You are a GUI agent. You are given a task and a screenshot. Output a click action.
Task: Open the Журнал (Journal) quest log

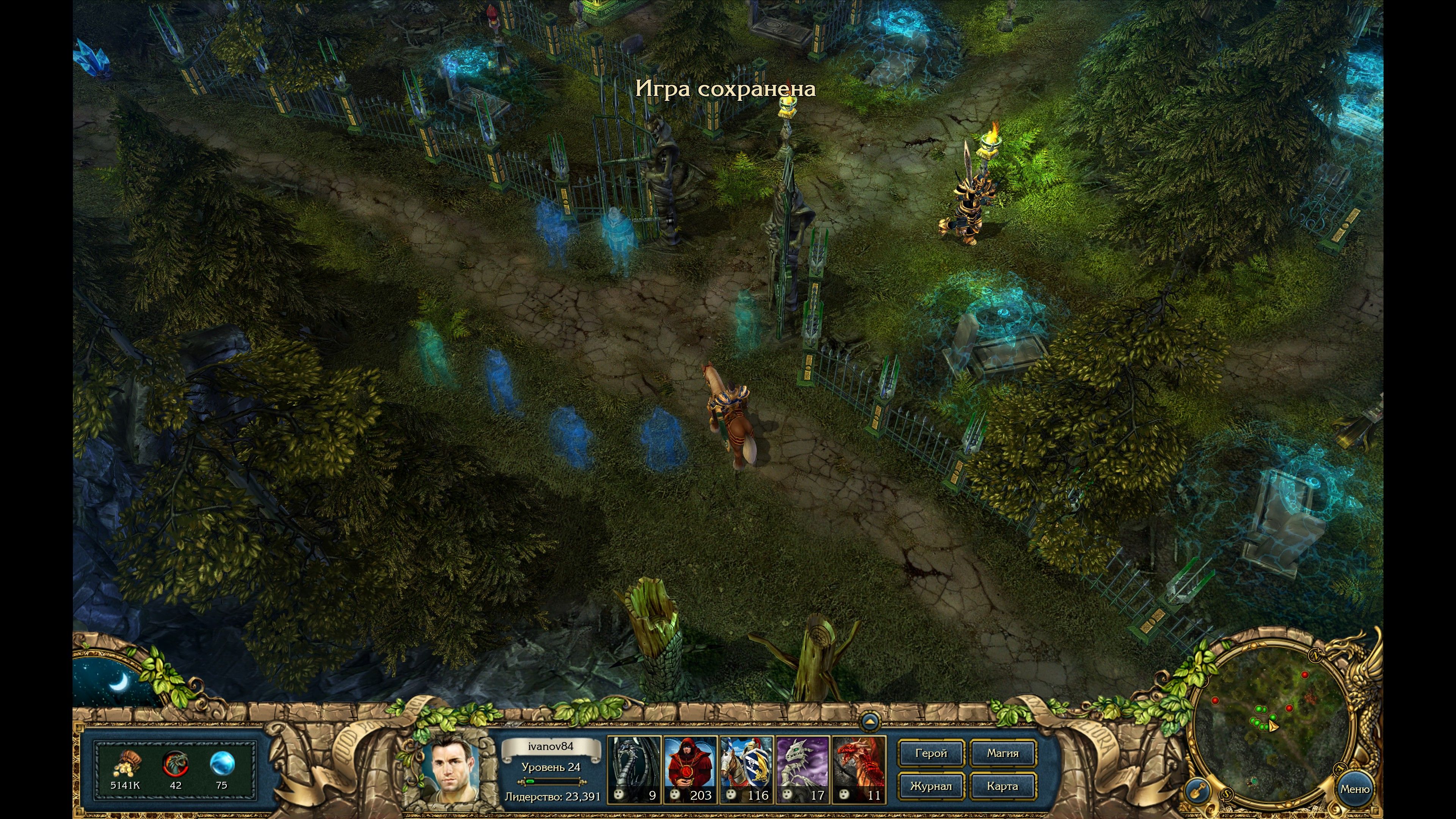coord(930,786)
